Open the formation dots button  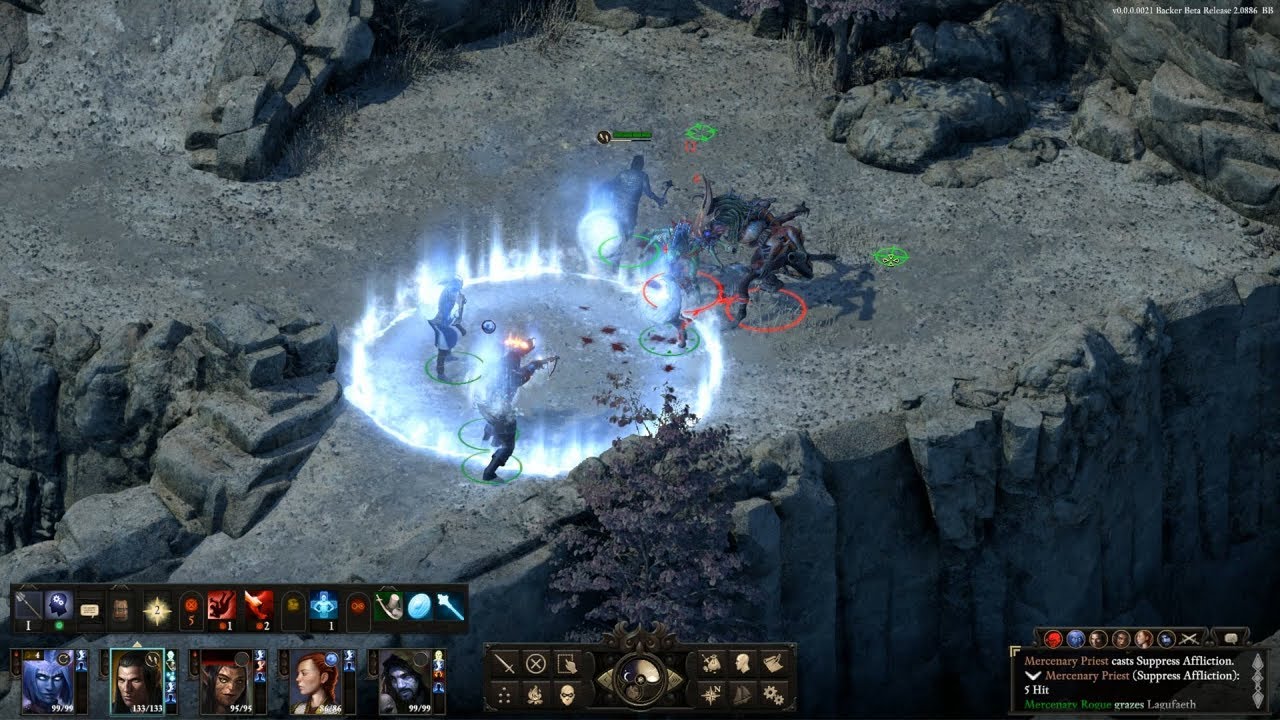point(506,692)
